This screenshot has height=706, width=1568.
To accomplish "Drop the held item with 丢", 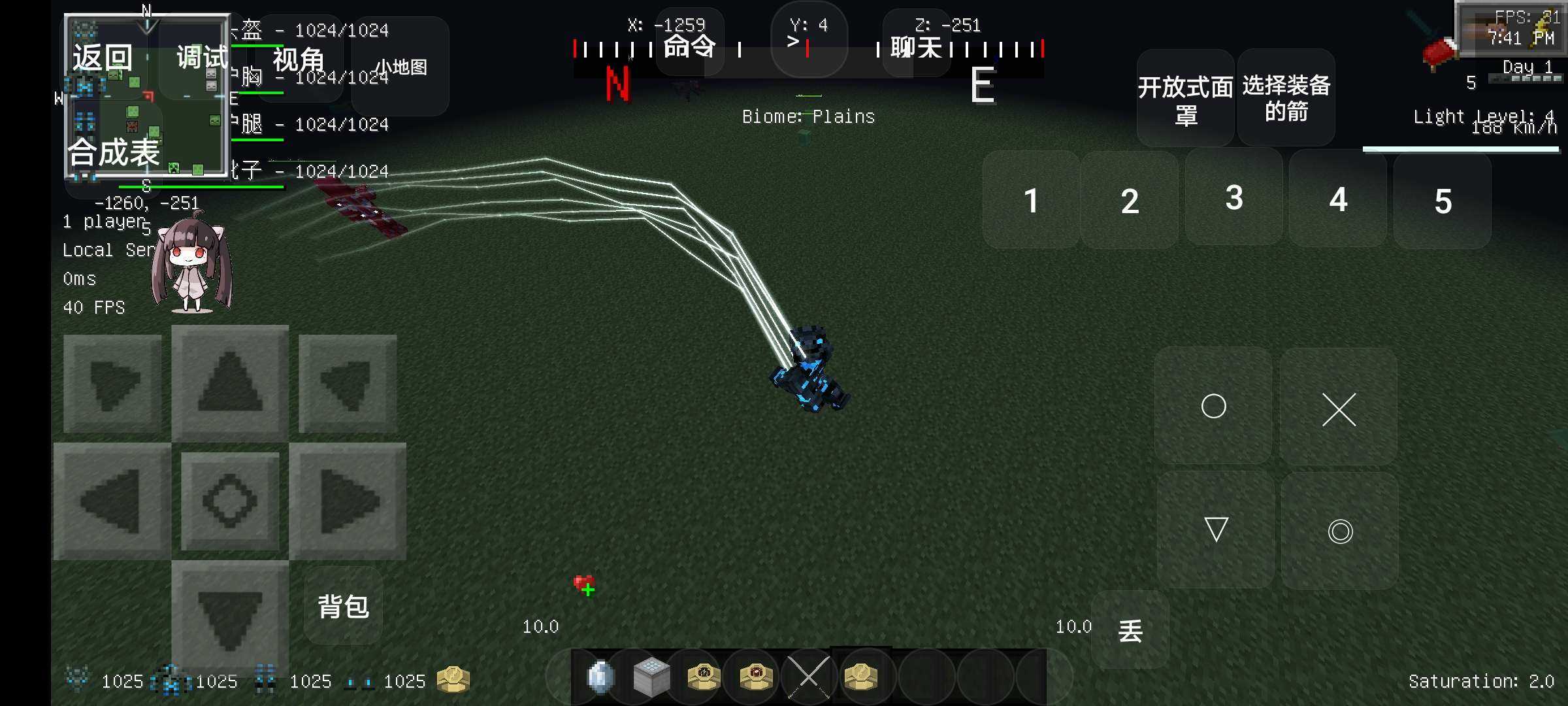I will (1130, 630).
